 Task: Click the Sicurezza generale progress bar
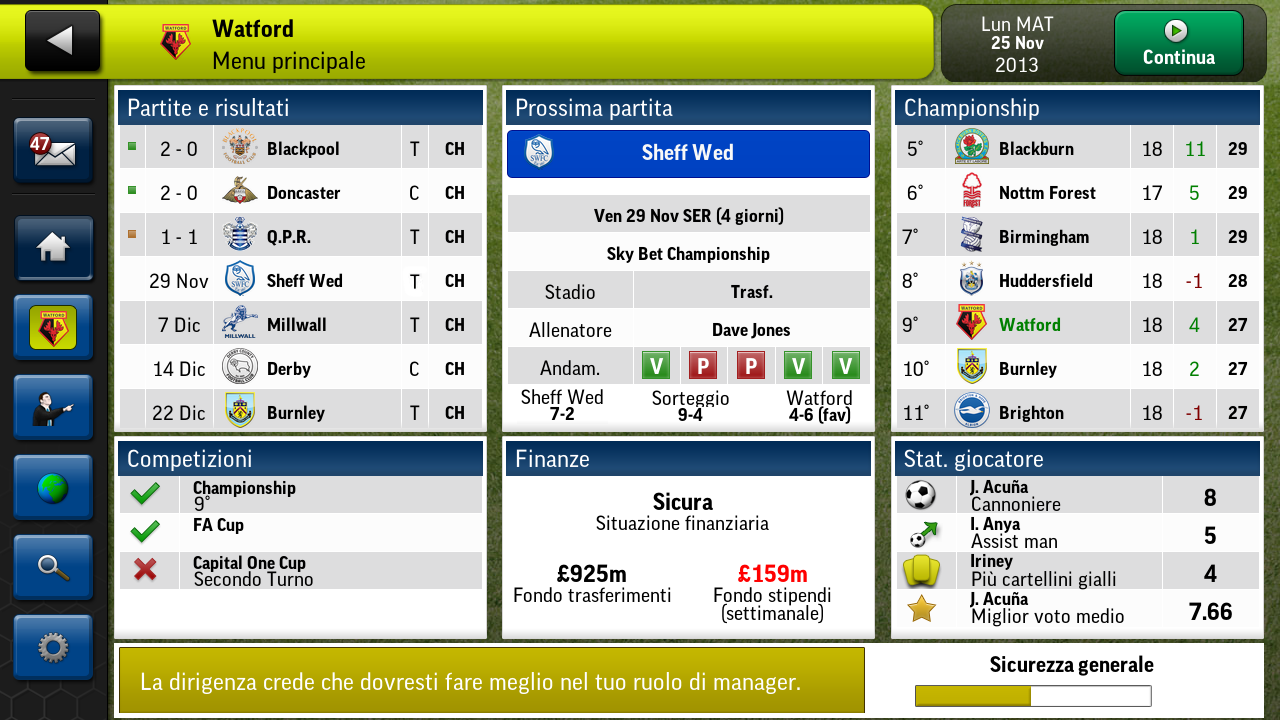(1031, 696)
